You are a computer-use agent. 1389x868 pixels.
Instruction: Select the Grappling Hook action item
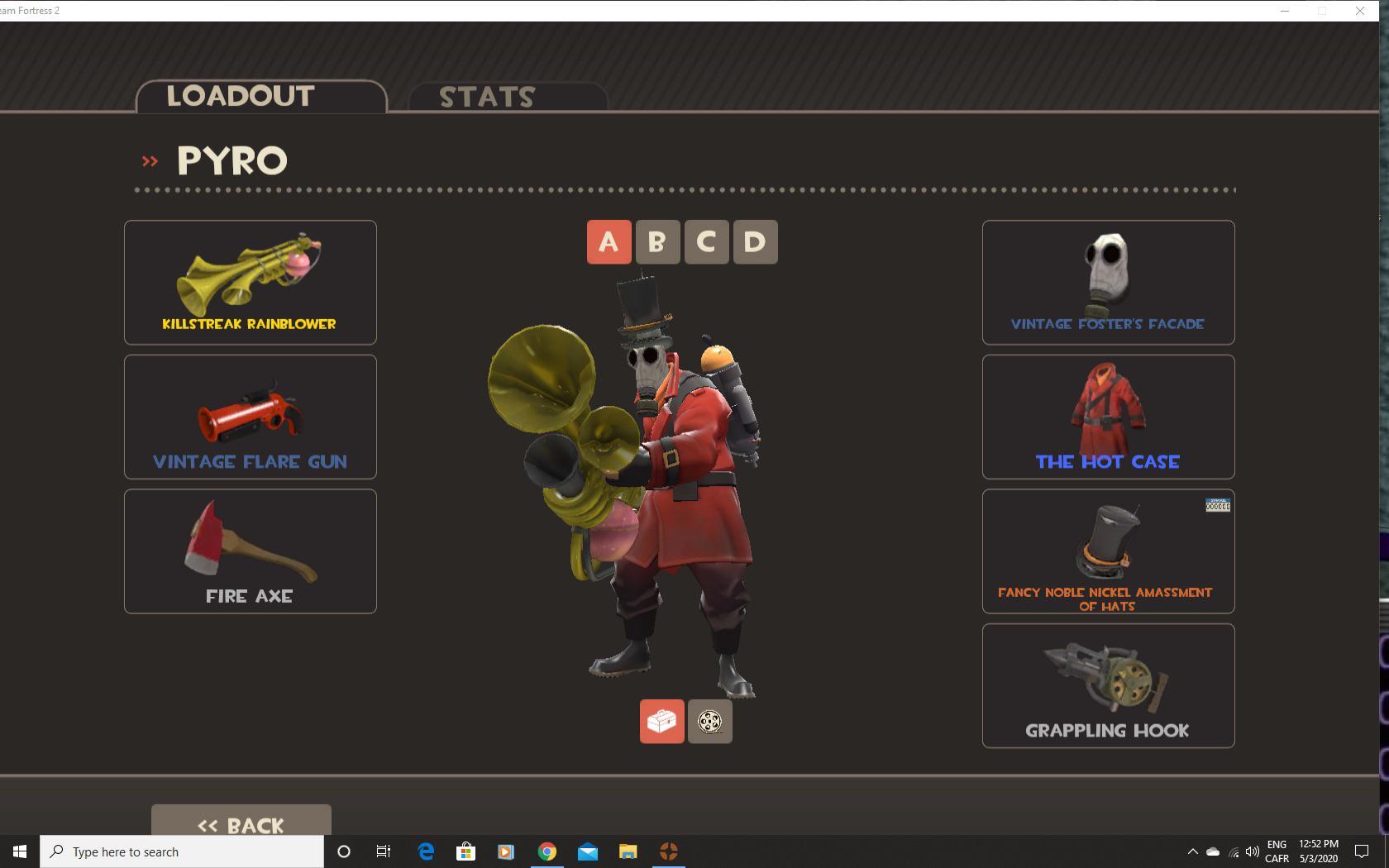coord(1107,684)
